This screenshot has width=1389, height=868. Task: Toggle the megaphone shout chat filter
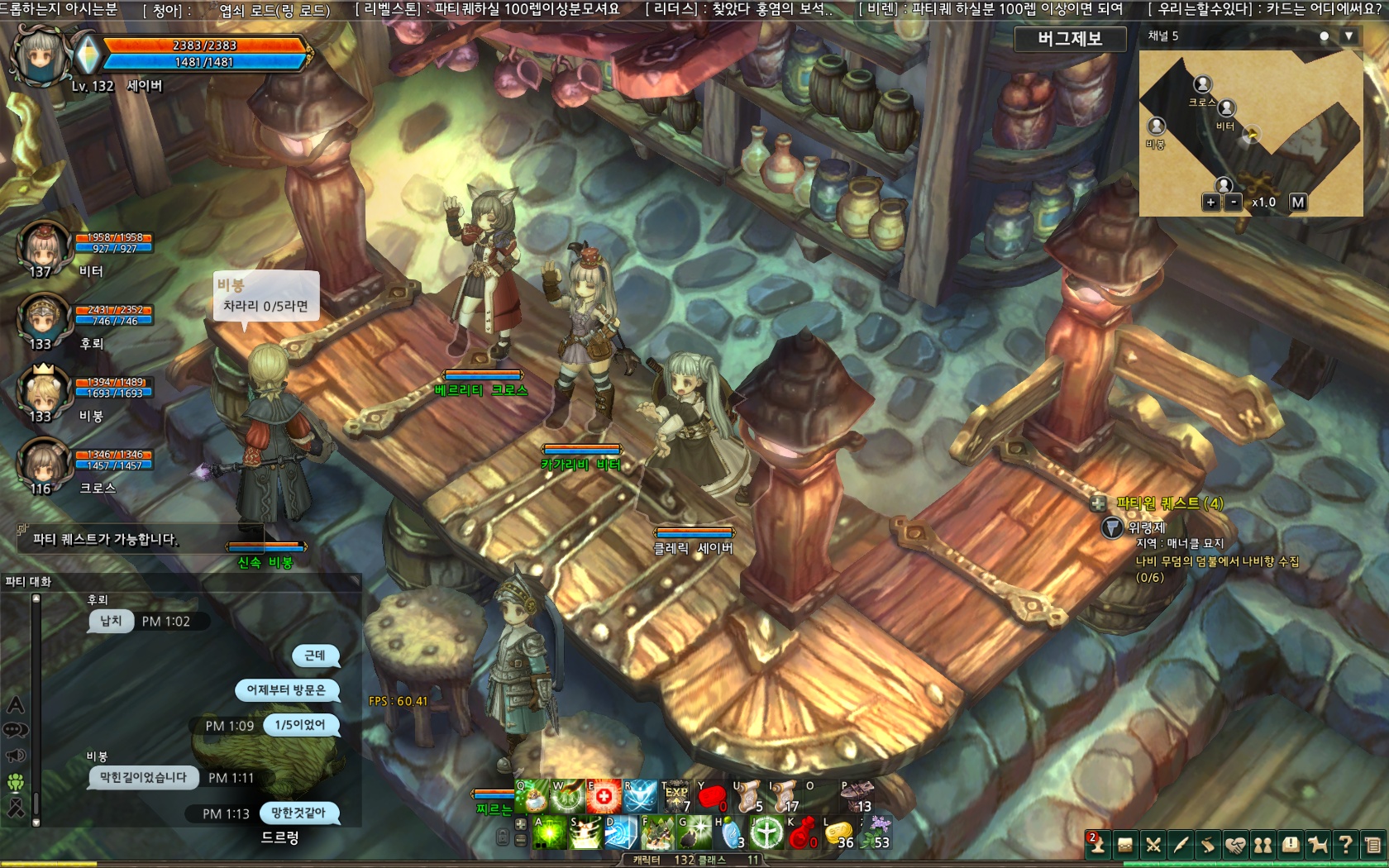point(14,754)
